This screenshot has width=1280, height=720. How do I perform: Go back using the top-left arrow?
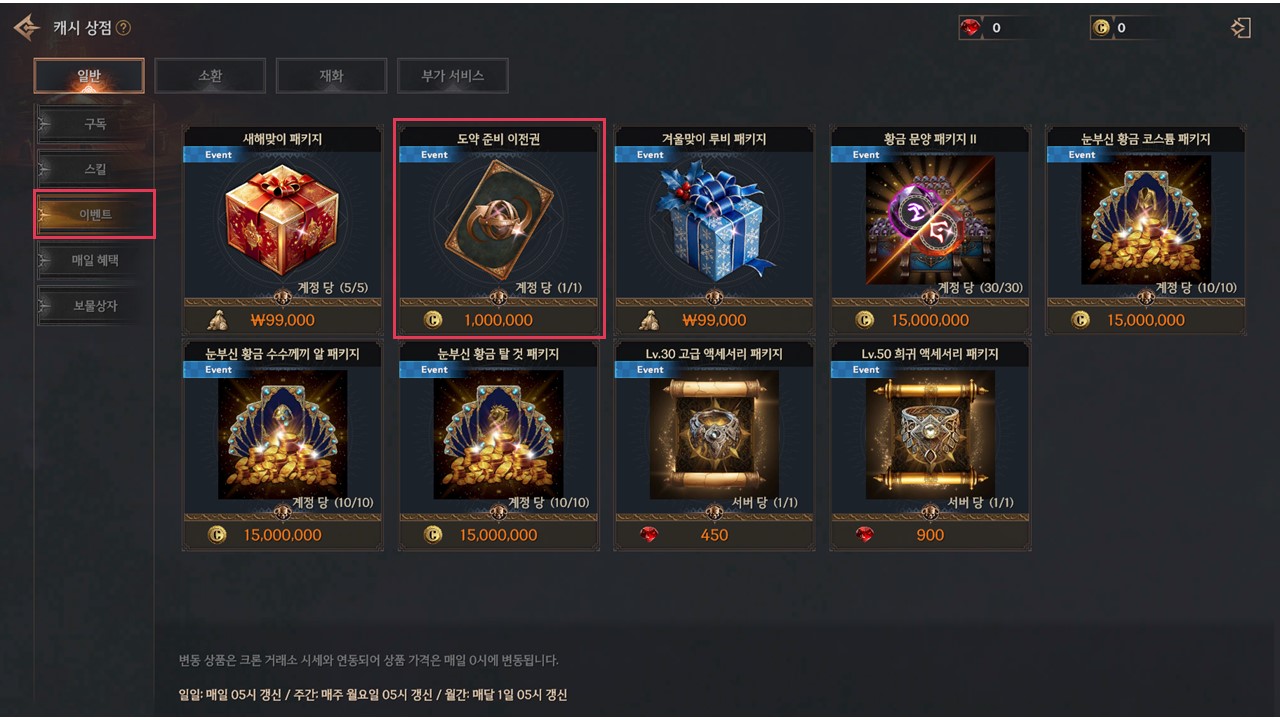coord(27,28)
